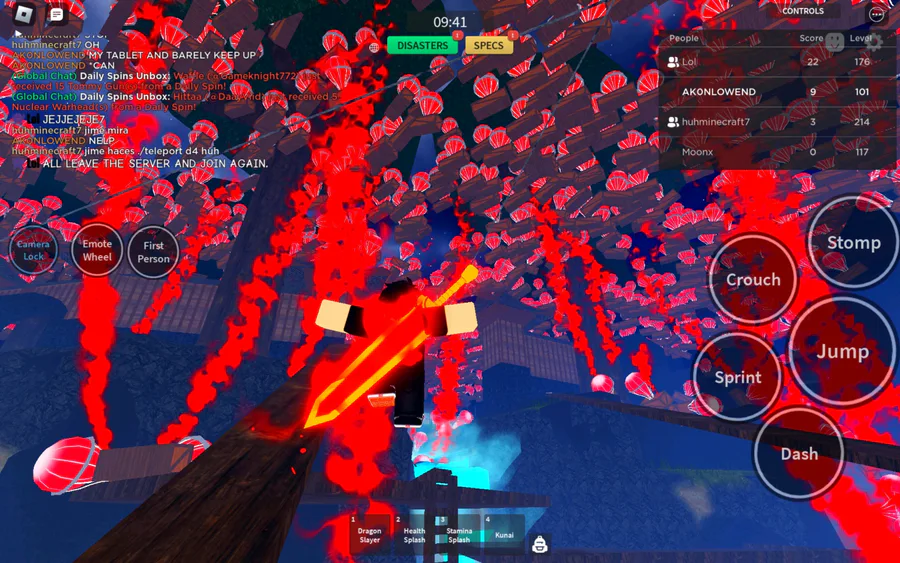Screen dimensions: 900x563
Task: Activate Sprint
Action: coord(737,377)
